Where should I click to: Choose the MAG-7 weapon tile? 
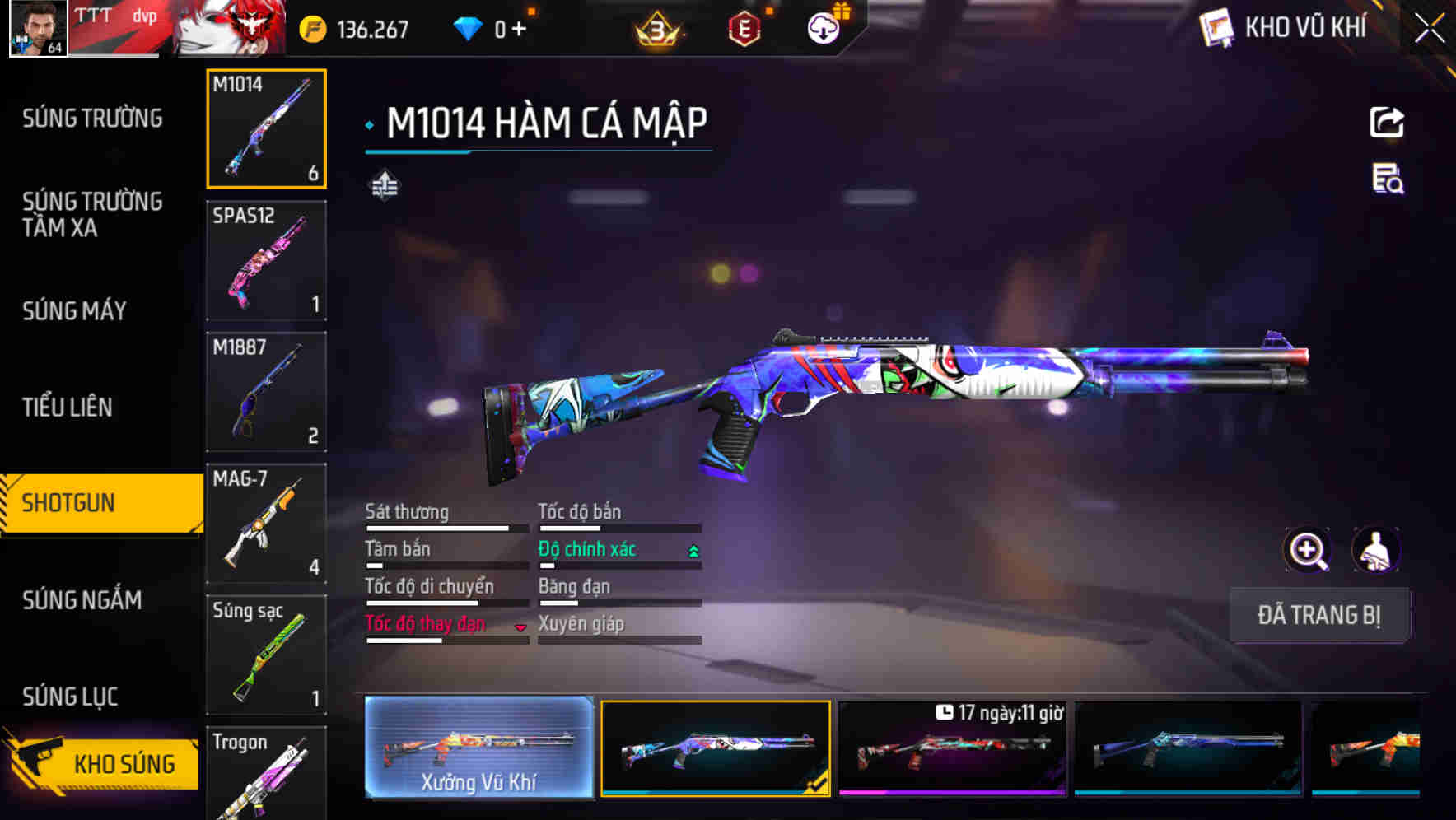pos(266,524)
